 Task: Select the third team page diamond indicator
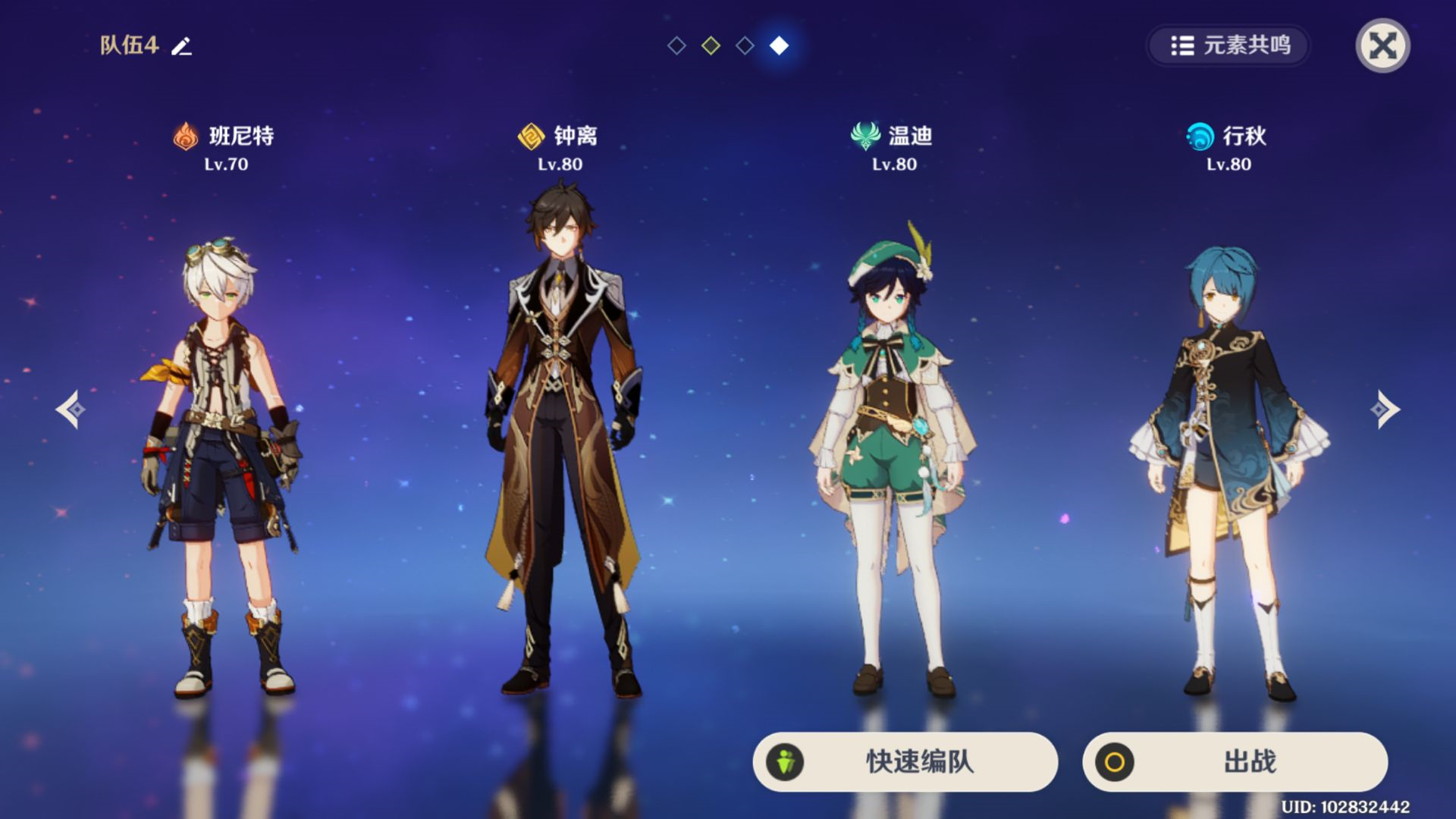pos(745,47)
